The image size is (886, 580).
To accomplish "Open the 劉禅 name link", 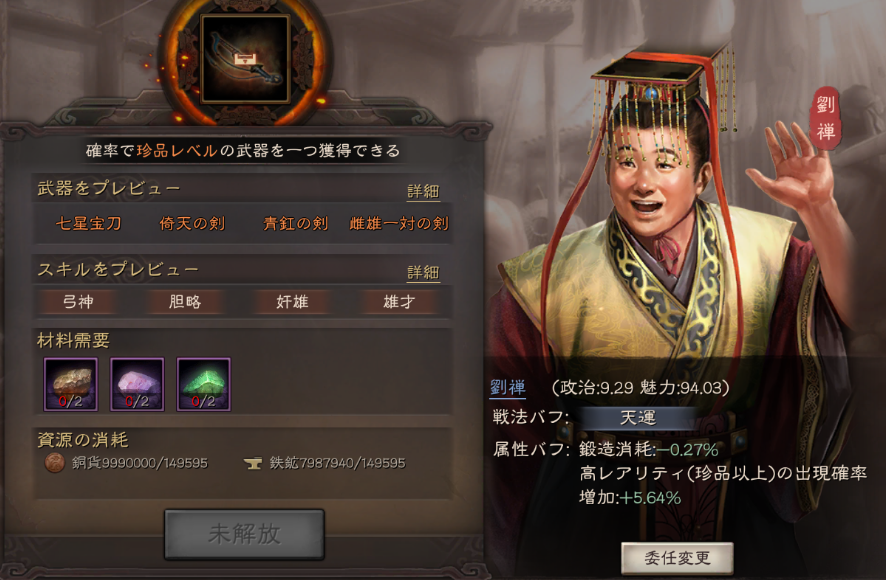I will click(x=508, y=388).
